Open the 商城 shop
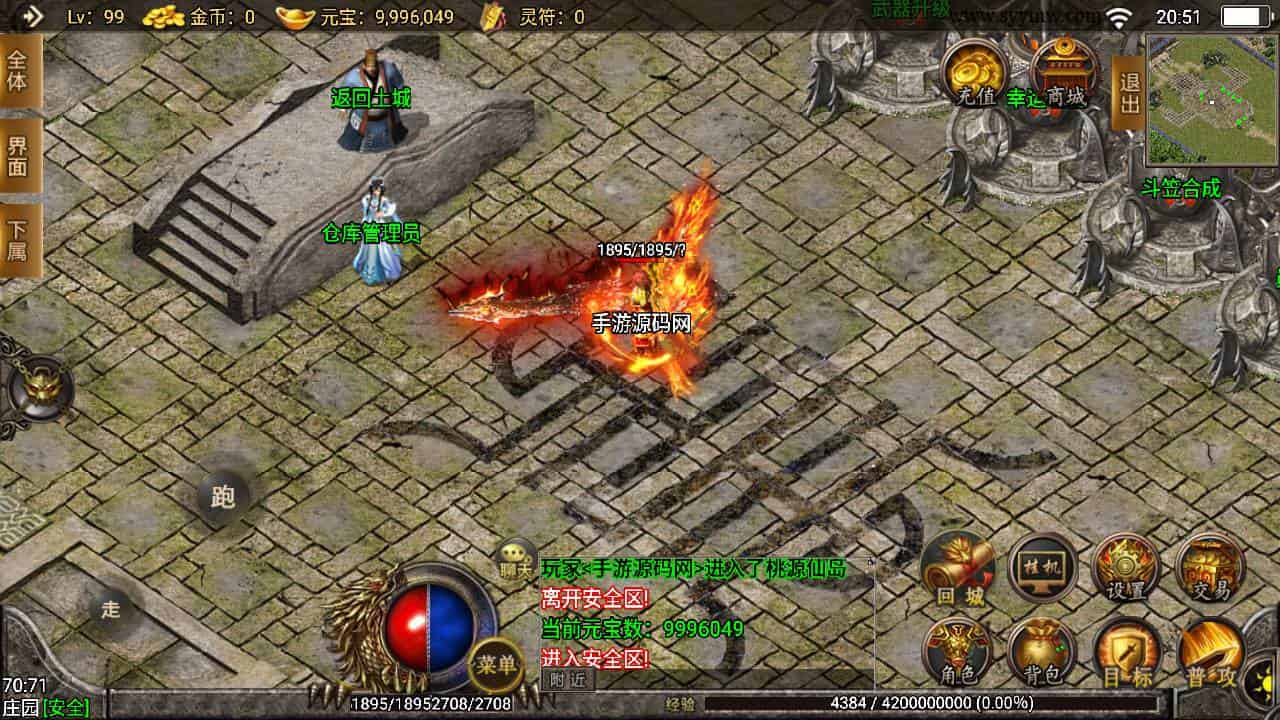Viewport: 1280px width, 720px height. [x=1063, y=74]
